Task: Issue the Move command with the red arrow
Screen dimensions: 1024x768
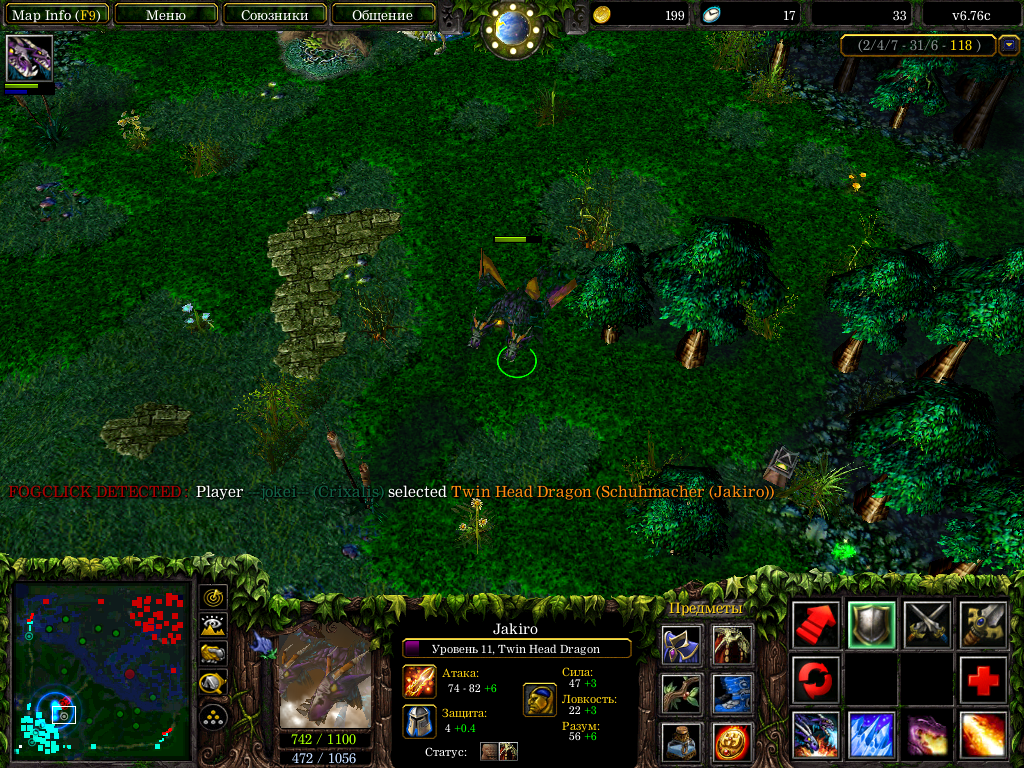Action: (x=815, y=625)
